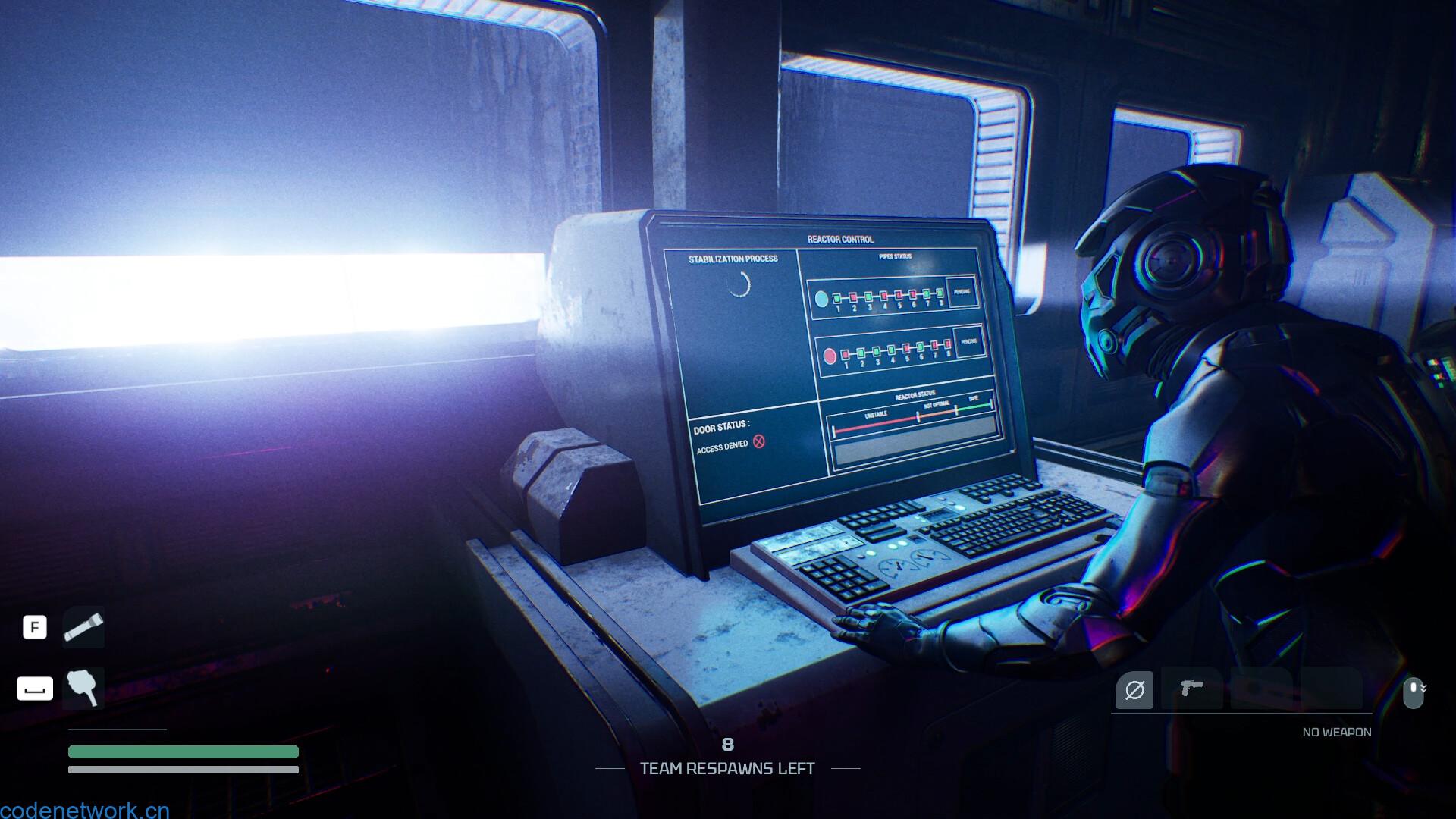
Task: Select the flashlight icon
Action: pos(83,627)
